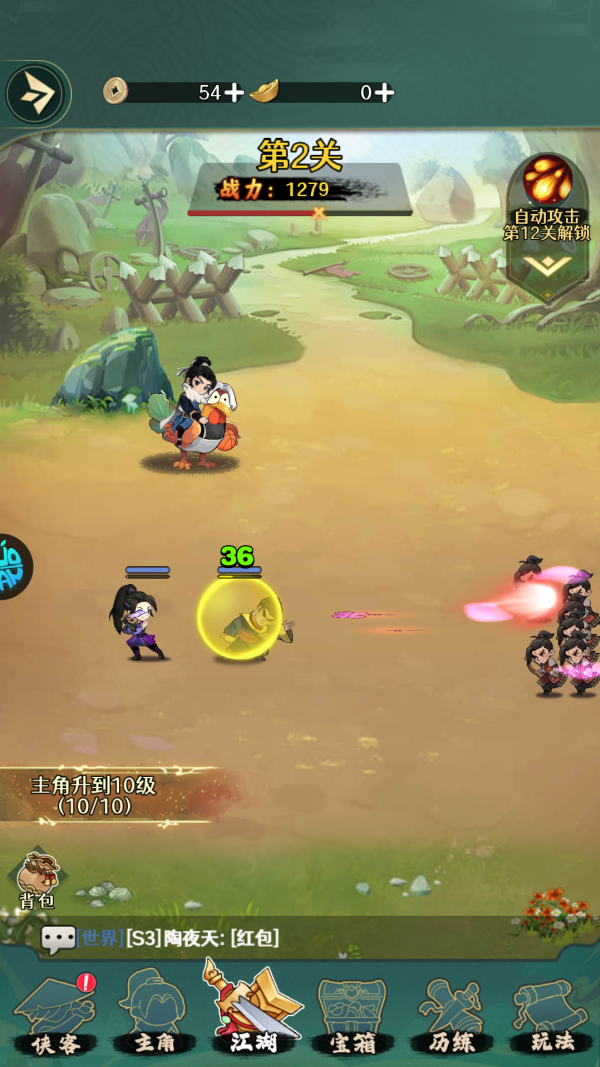Open the 玩法 gameplay tab
Image resolution: width=600 pixels, height=1067 pixels.
point(551,1015)
